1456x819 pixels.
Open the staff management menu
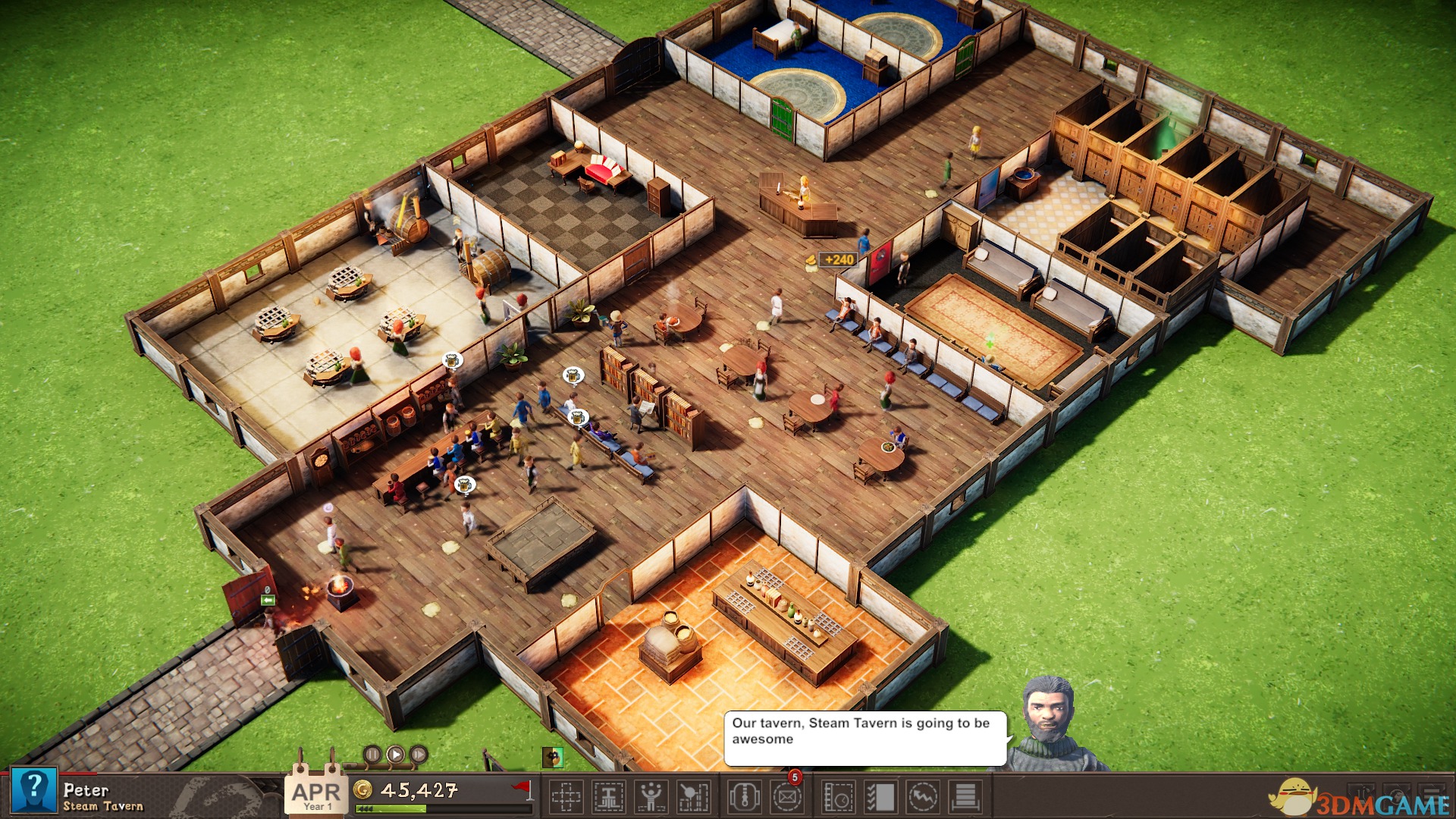point(651,797)
